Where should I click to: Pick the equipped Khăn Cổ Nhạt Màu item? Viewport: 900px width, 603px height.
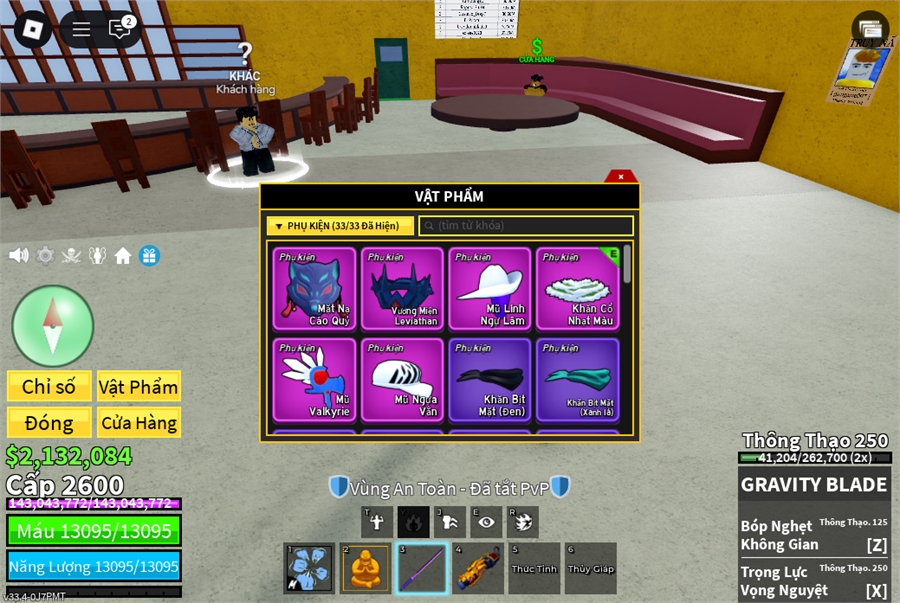[x=577, y=288]
